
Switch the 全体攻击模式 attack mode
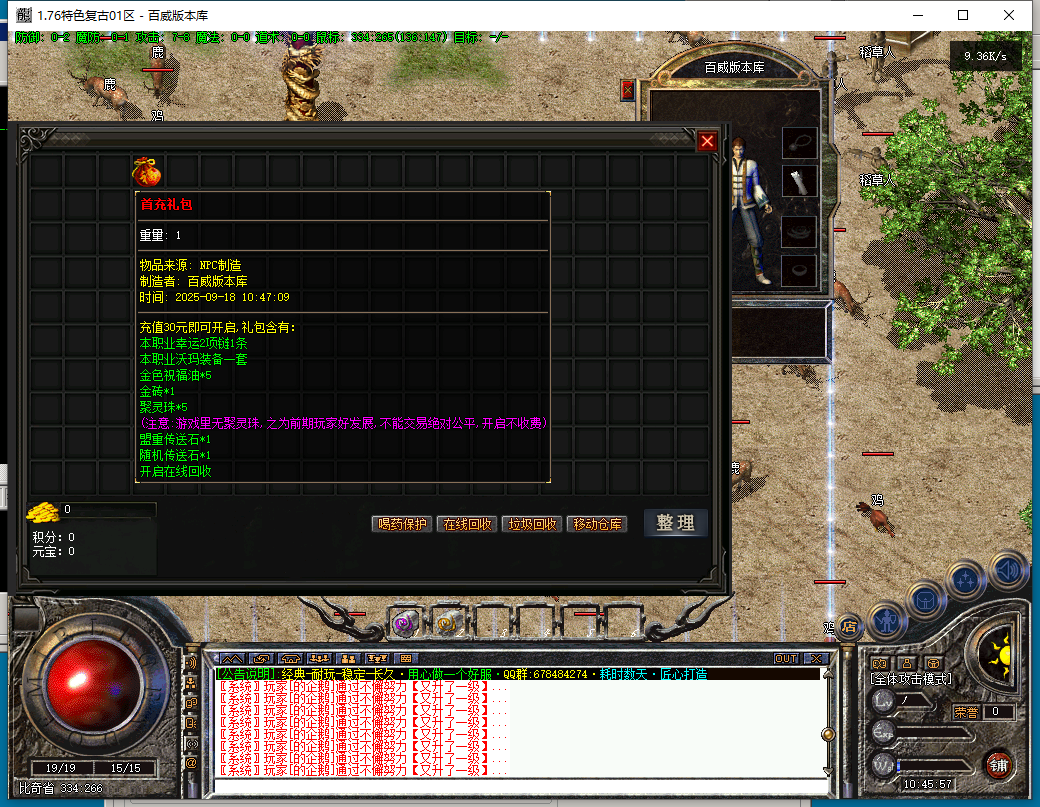(x=910, y=679)
